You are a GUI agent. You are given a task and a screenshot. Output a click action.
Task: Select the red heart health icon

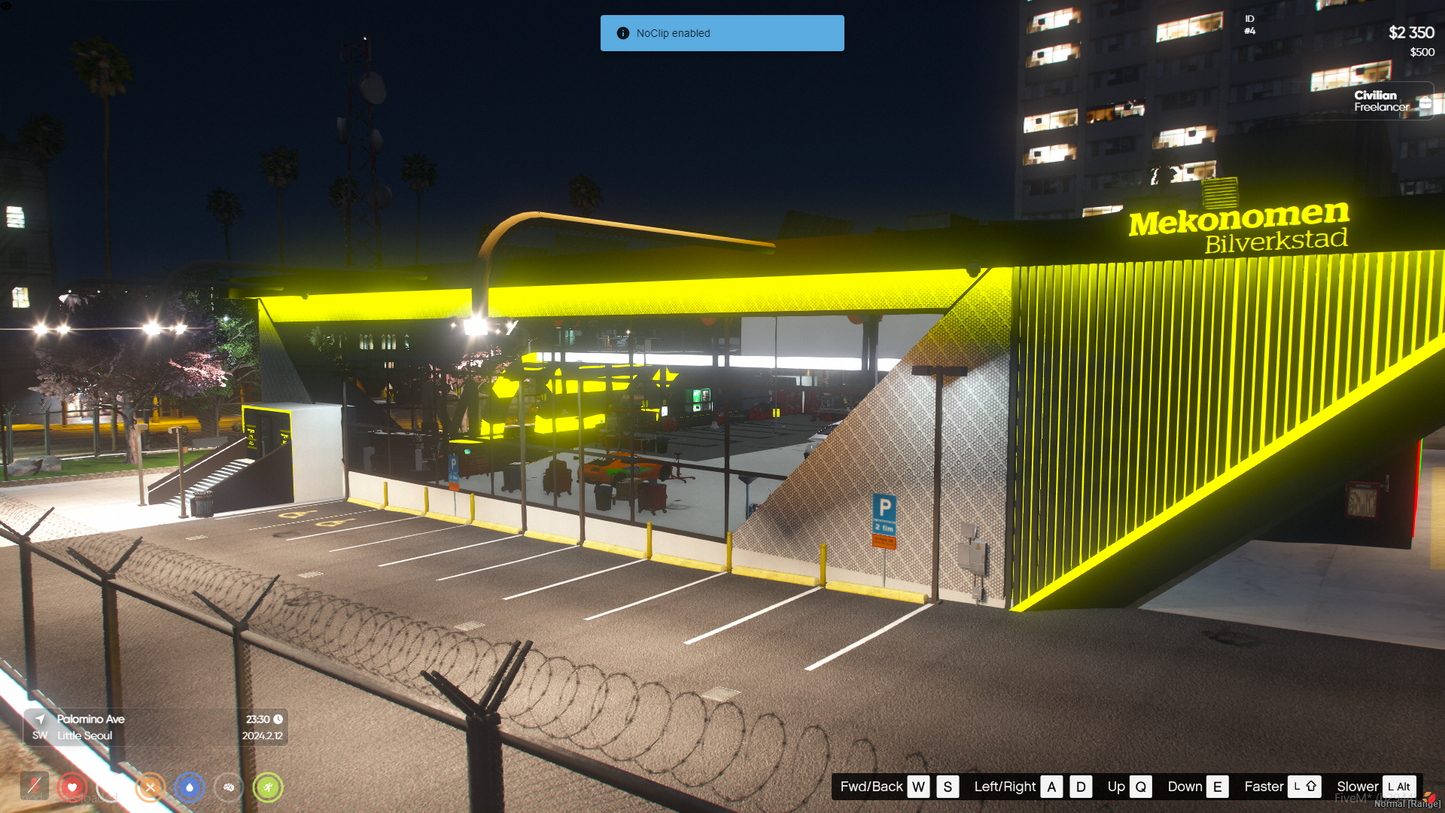72,787
